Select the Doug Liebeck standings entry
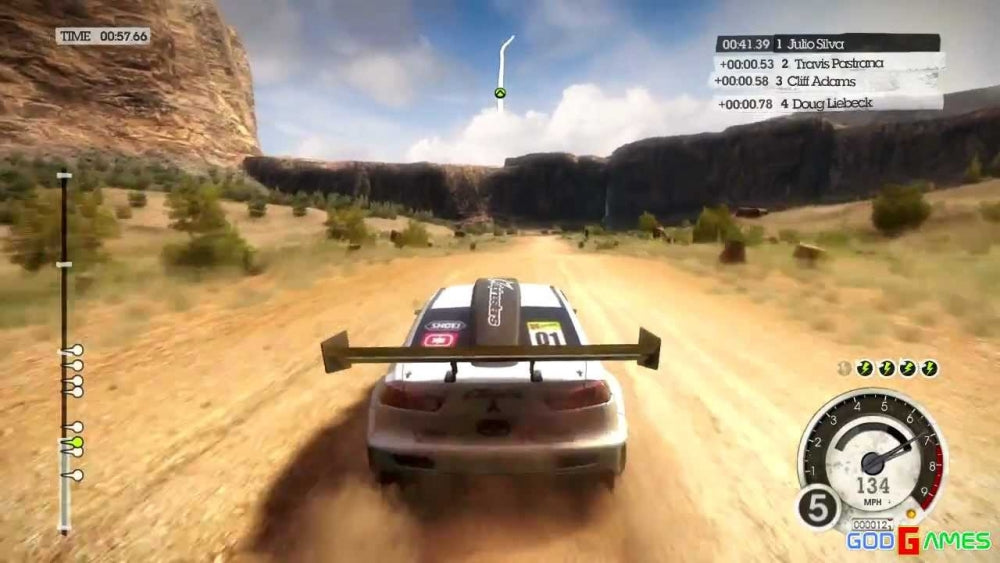The width and height of the screenshot is (1000, 563). (x=827, y=102)
